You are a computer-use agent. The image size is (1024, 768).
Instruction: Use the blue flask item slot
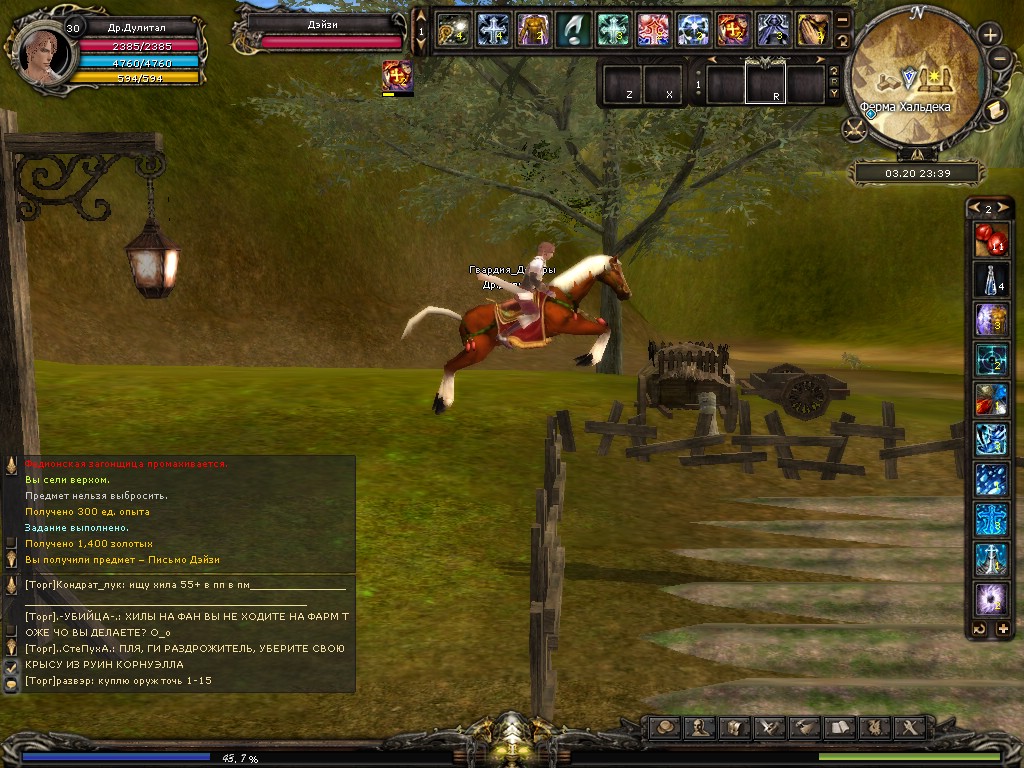(x=990, y=281)
